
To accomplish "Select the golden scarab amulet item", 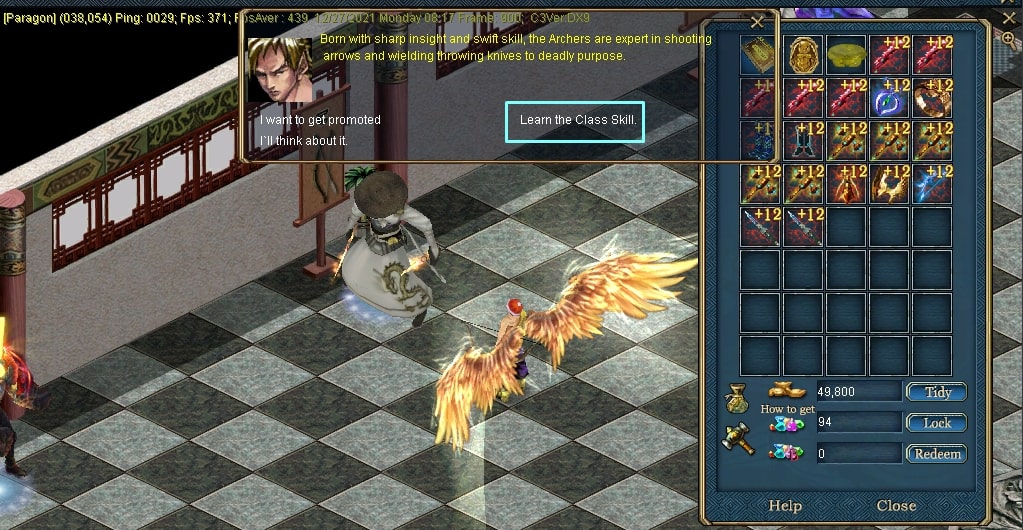I will pyautogui.click(x=803, y=55).
